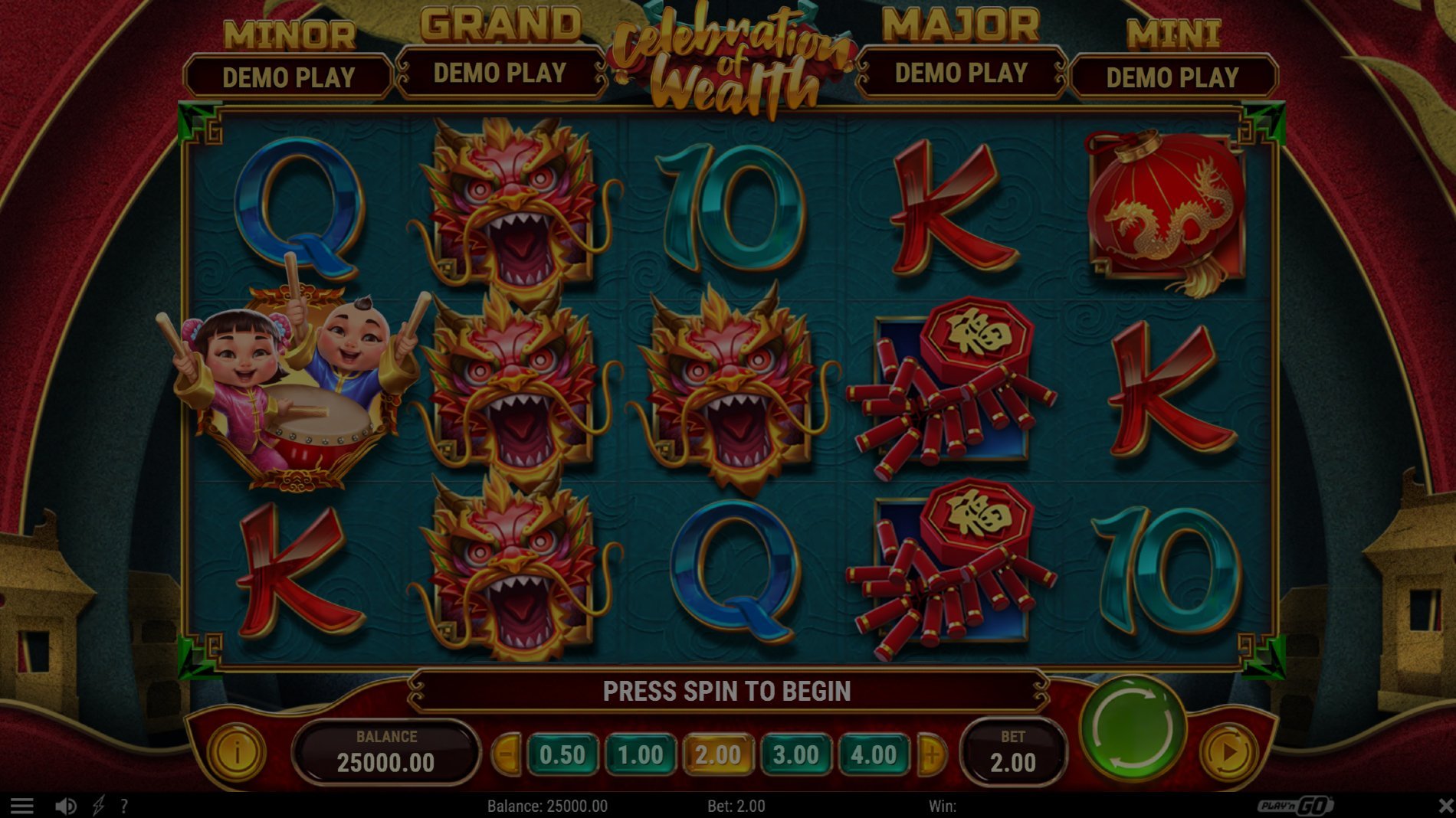Open the help question mark

tap(123, 806)
